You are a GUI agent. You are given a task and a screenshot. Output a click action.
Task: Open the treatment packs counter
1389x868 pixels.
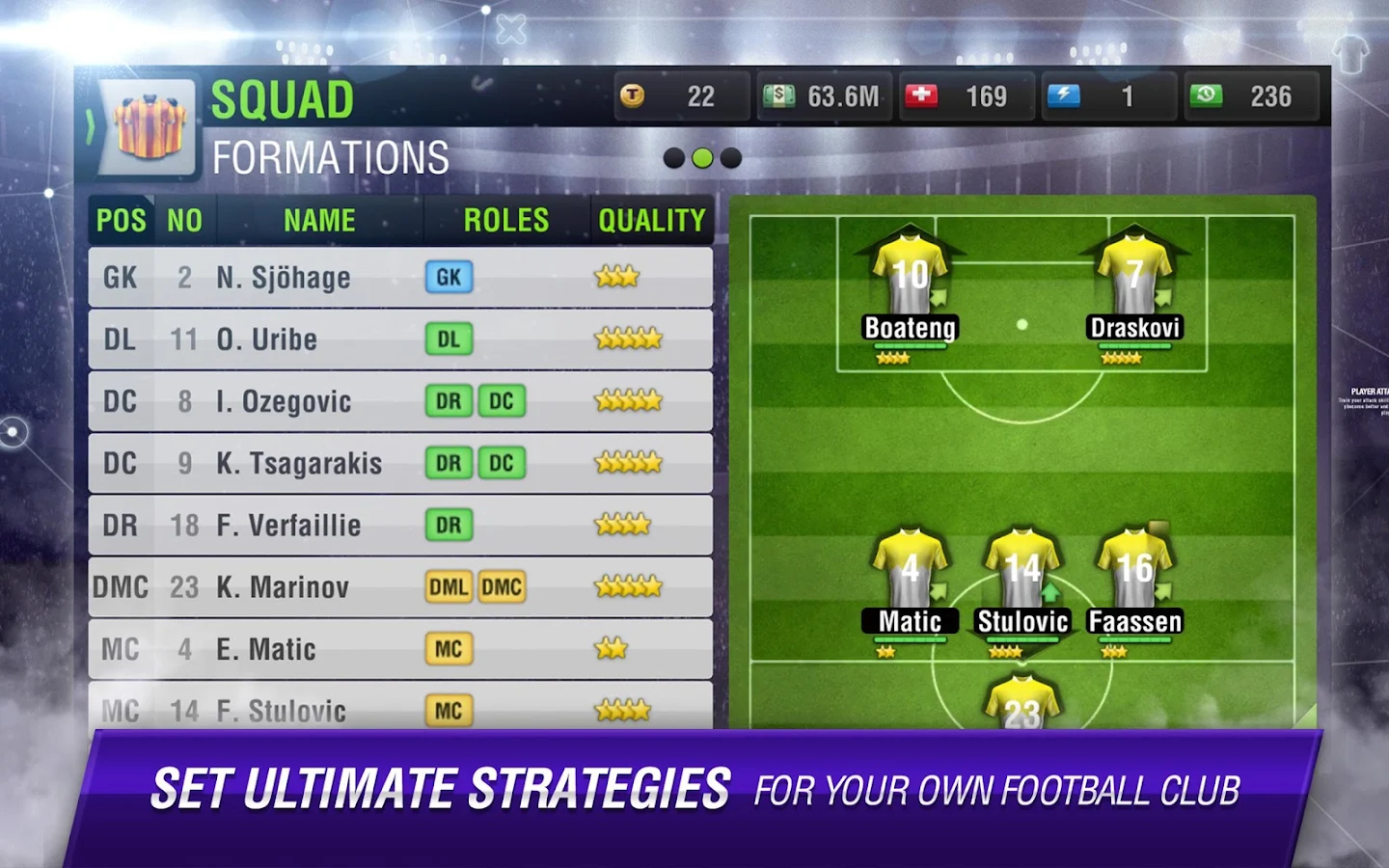coord(967,96)
